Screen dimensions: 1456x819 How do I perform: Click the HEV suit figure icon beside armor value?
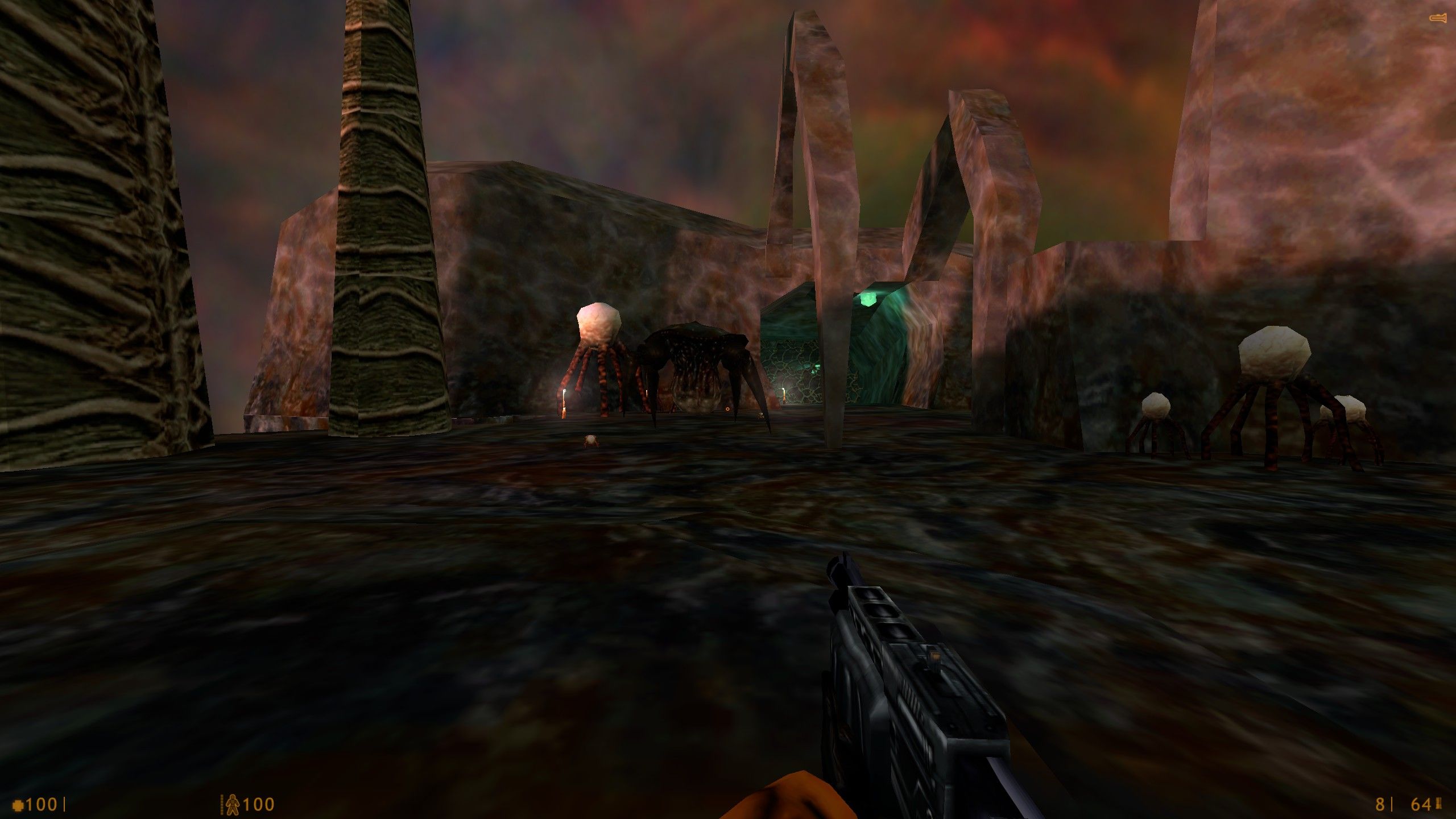coord(233,803)
